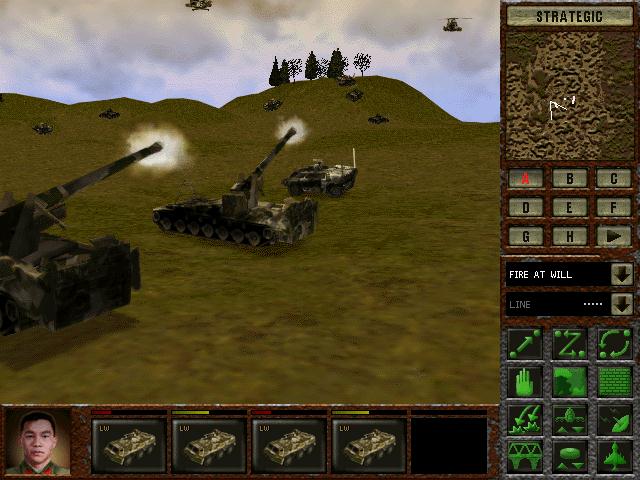Issue the halt order with hand icon
The height and width of the screenshot is (480, 640).
coord(525,381)
